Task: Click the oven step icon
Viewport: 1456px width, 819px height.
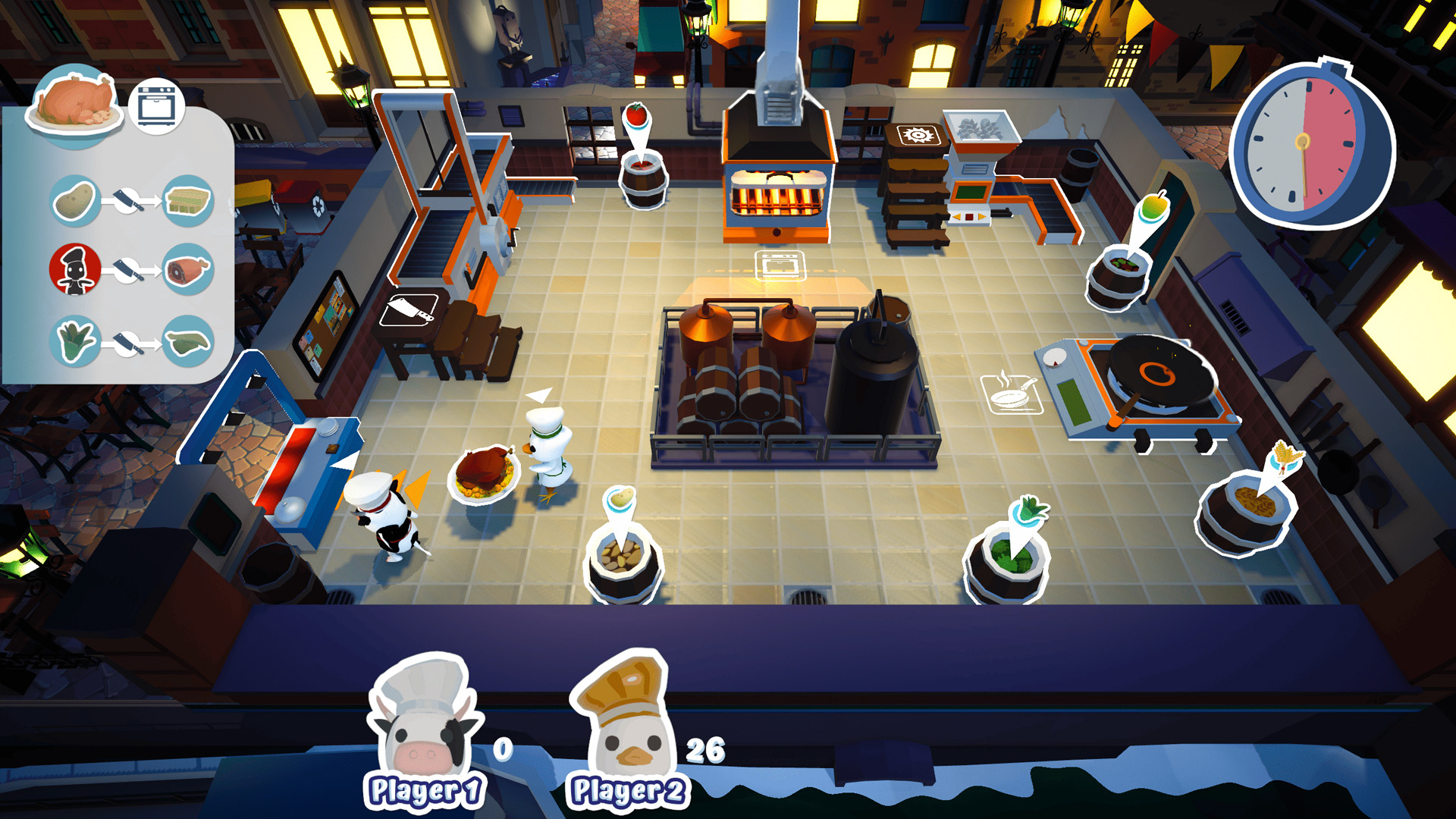Action: (x=157, y=106)
